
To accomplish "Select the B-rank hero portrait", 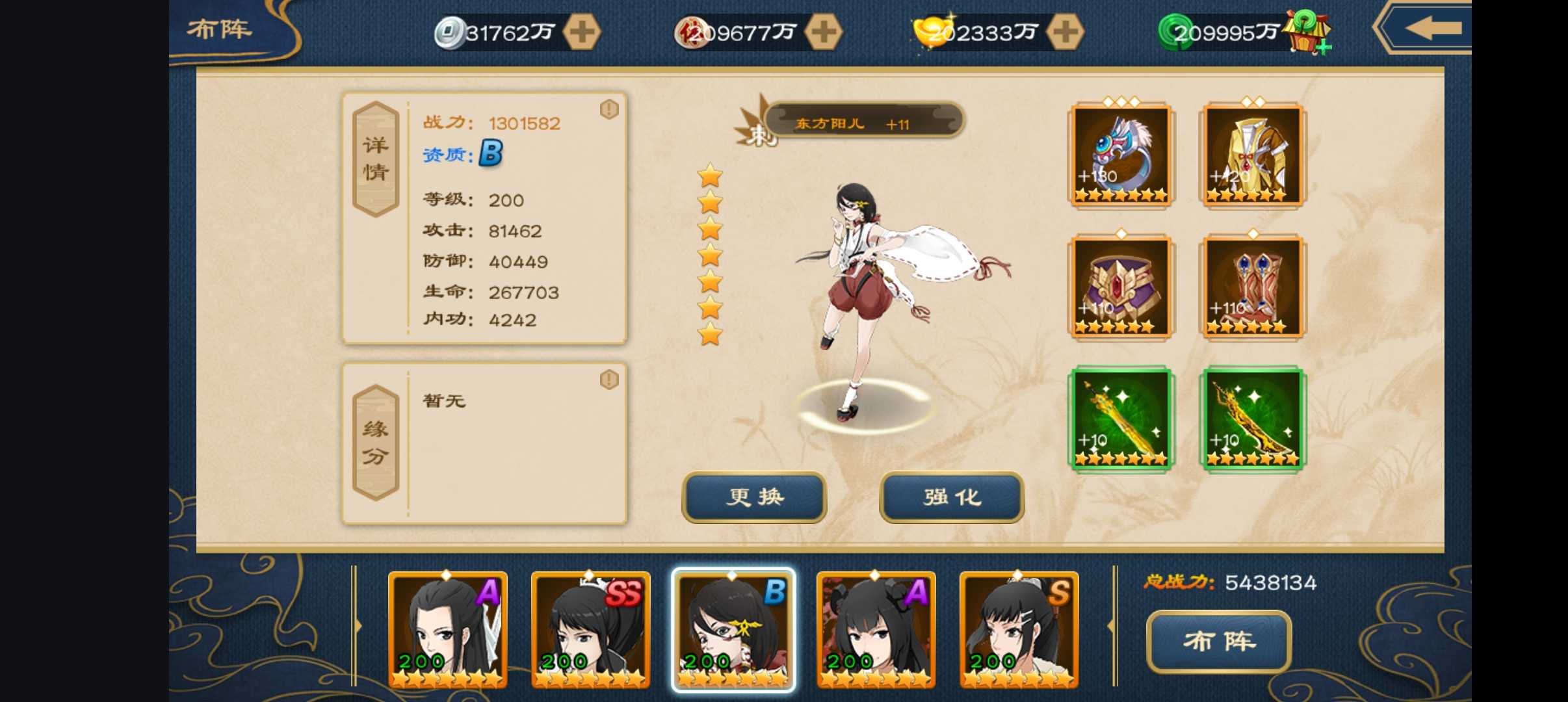I will tap(733, 629).
